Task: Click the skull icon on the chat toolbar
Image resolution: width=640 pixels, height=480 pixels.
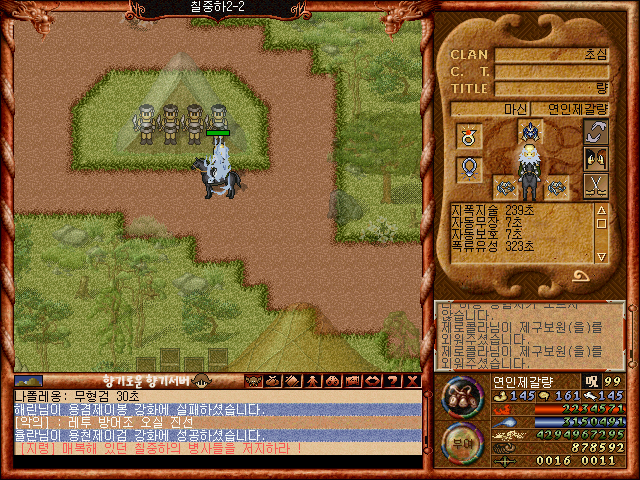Action: coord(252,380)
